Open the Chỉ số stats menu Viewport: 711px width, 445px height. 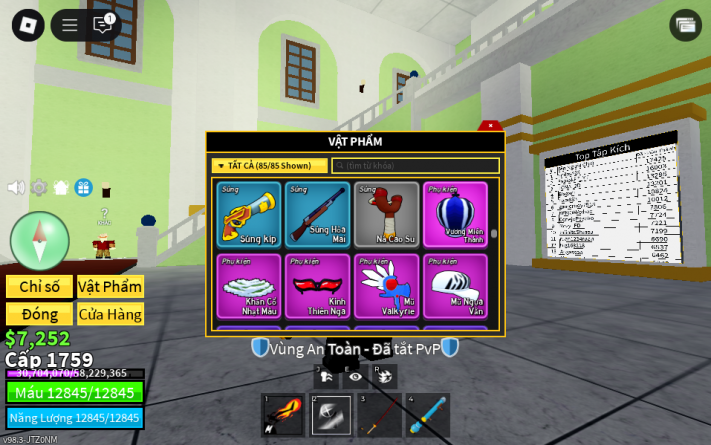coord(39,287)
